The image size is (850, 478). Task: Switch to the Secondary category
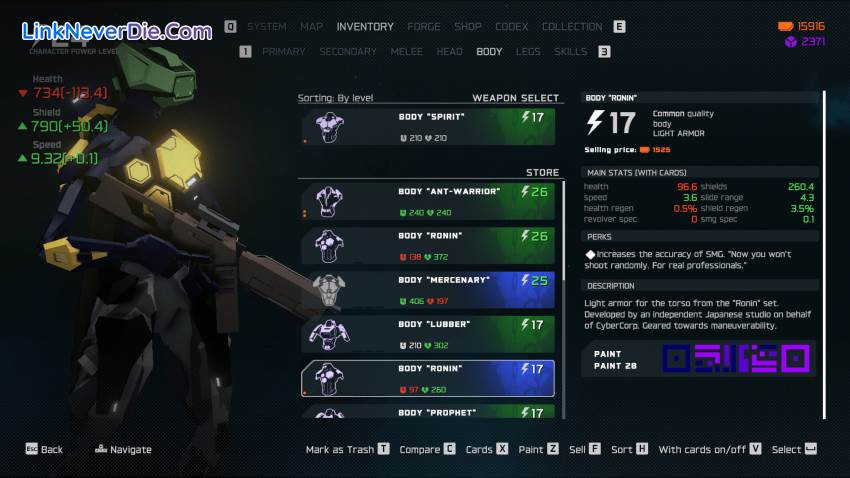(x=348, y=52)
